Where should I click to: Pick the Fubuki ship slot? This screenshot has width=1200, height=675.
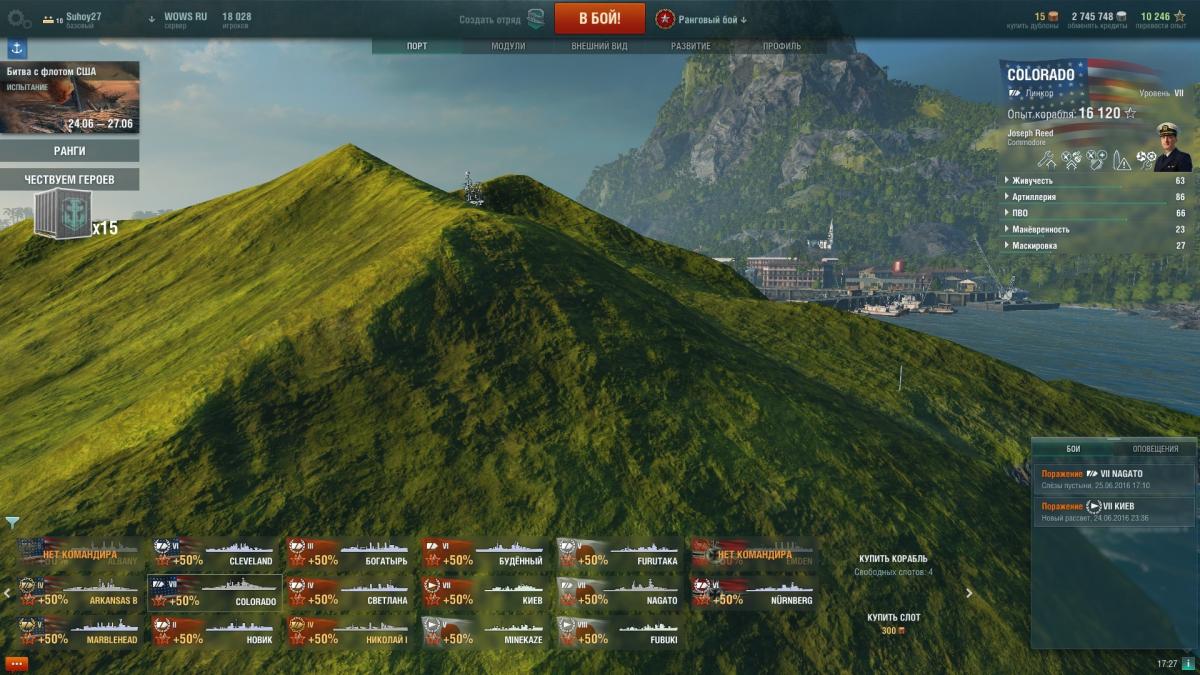(x=620, y=632)
